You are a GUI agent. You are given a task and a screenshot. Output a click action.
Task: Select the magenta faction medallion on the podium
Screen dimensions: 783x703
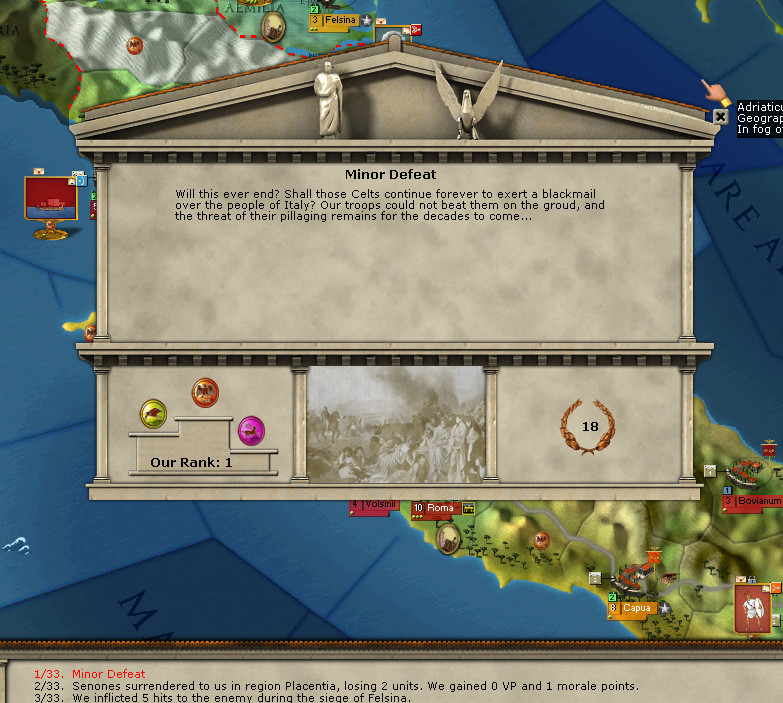251,431
